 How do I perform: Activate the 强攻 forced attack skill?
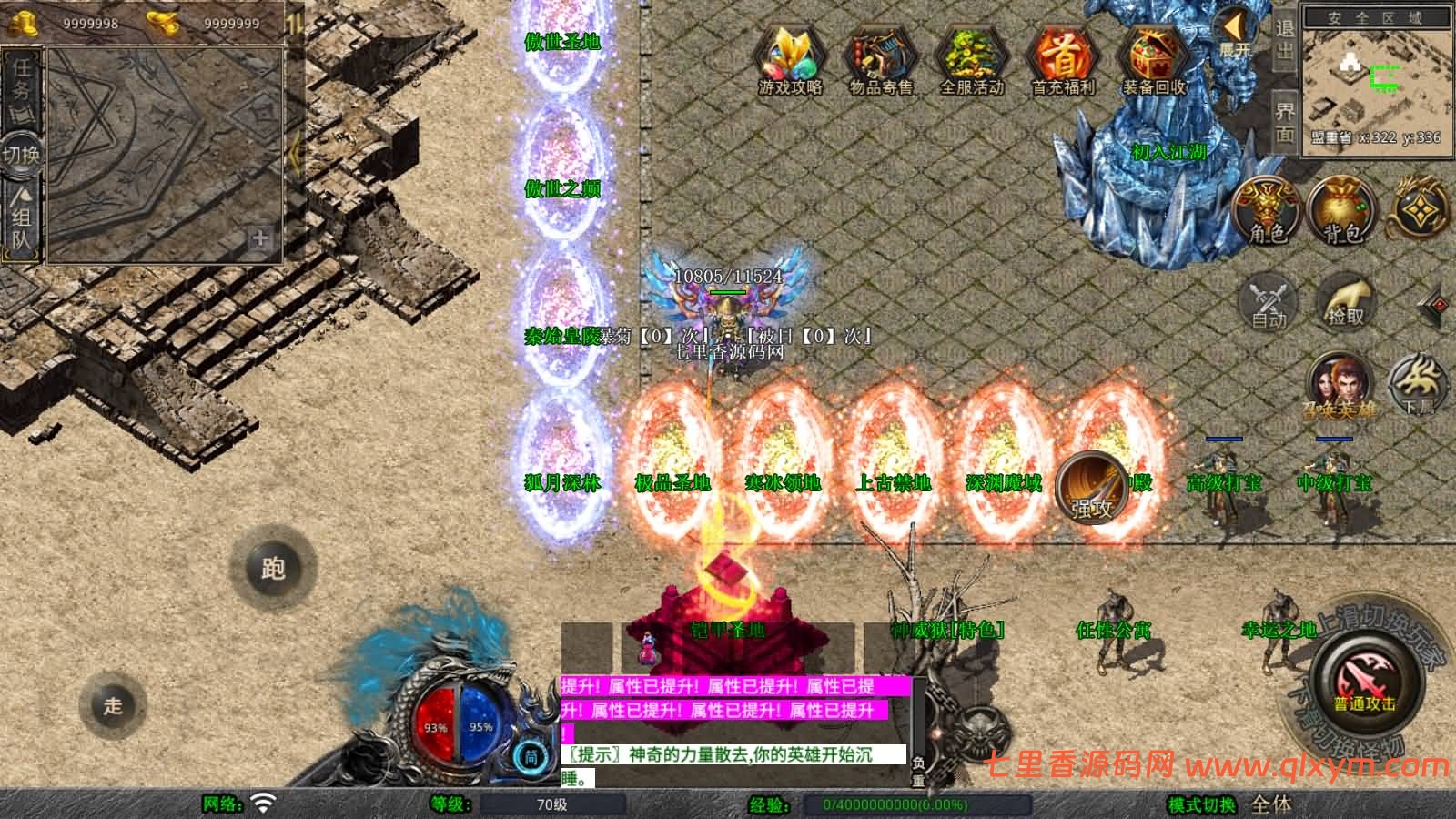tap(1092, 487)
